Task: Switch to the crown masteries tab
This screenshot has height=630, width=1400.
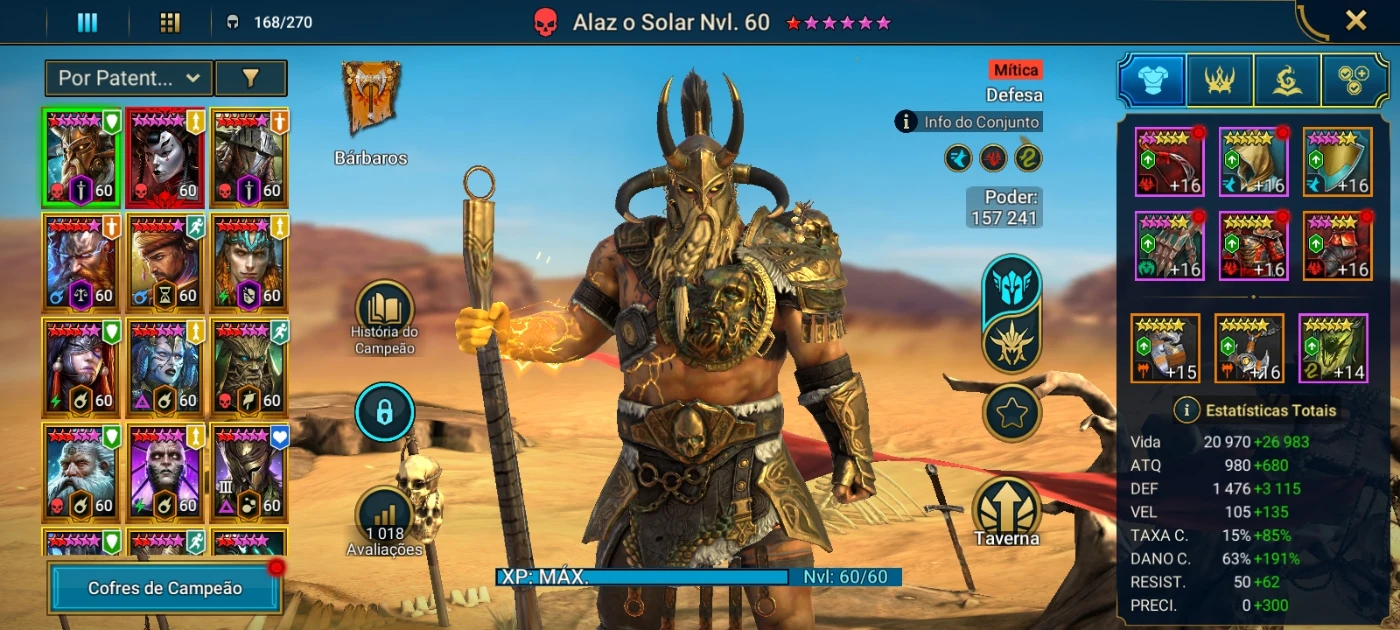Action: pyautogui.click(x=1220, y=81)
